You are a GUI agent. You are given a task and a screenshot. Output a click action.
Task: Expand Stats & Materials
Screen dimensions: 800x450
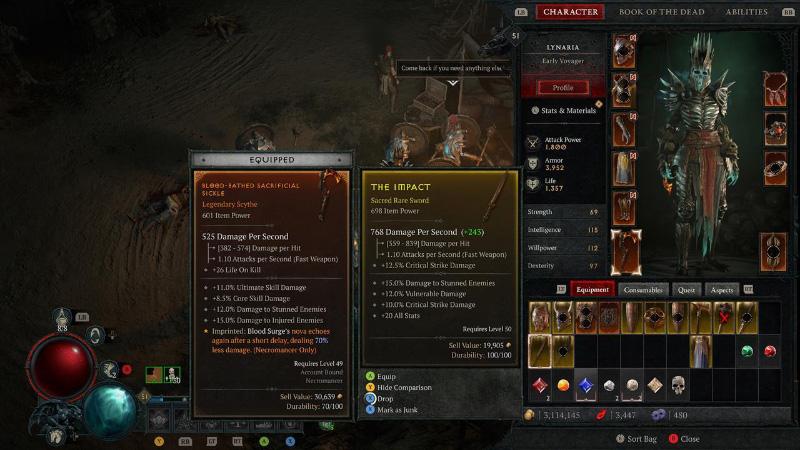pos(566,110)
